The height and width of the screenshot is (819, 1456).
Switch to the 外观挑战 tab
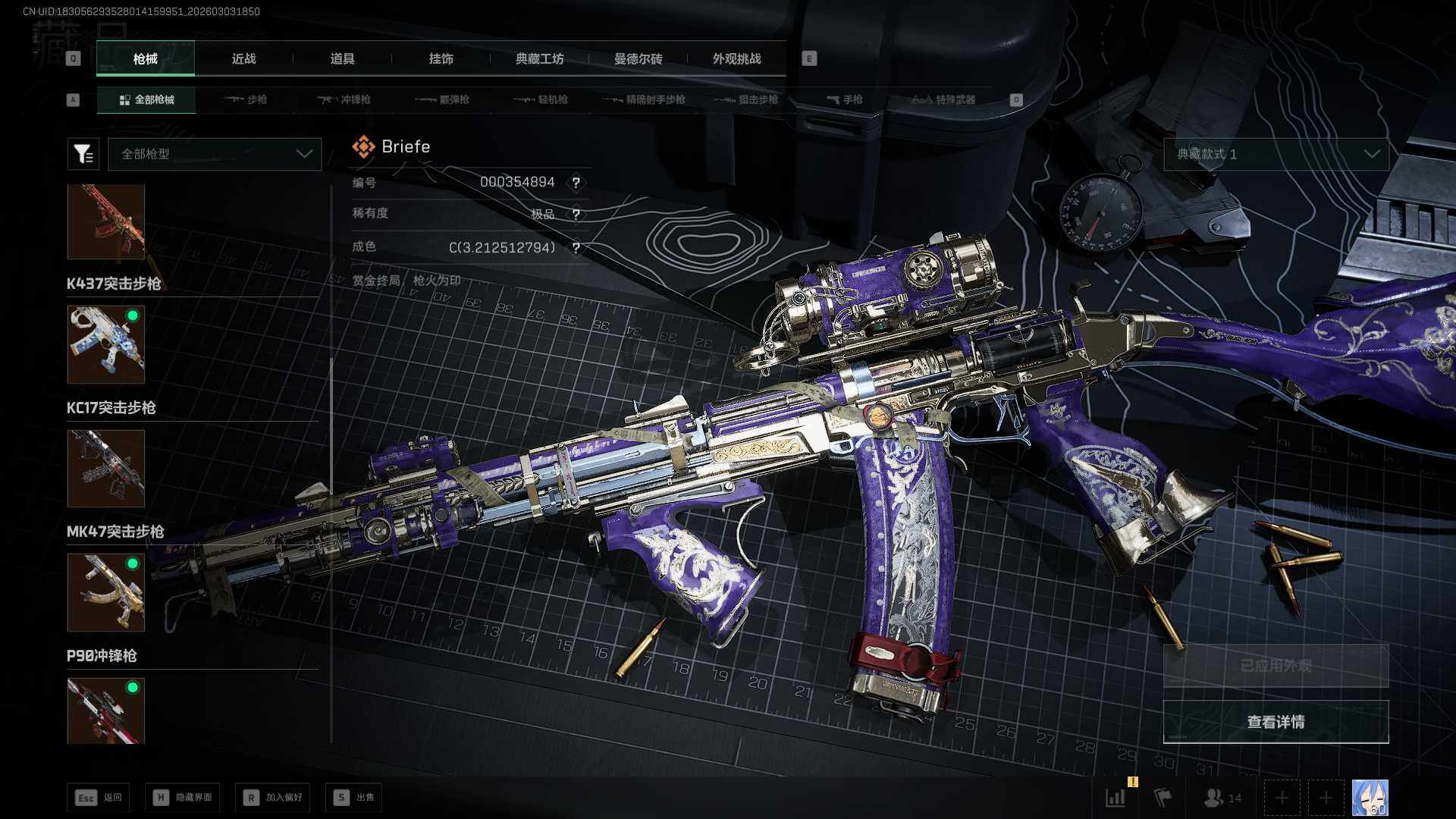(736, 59)
